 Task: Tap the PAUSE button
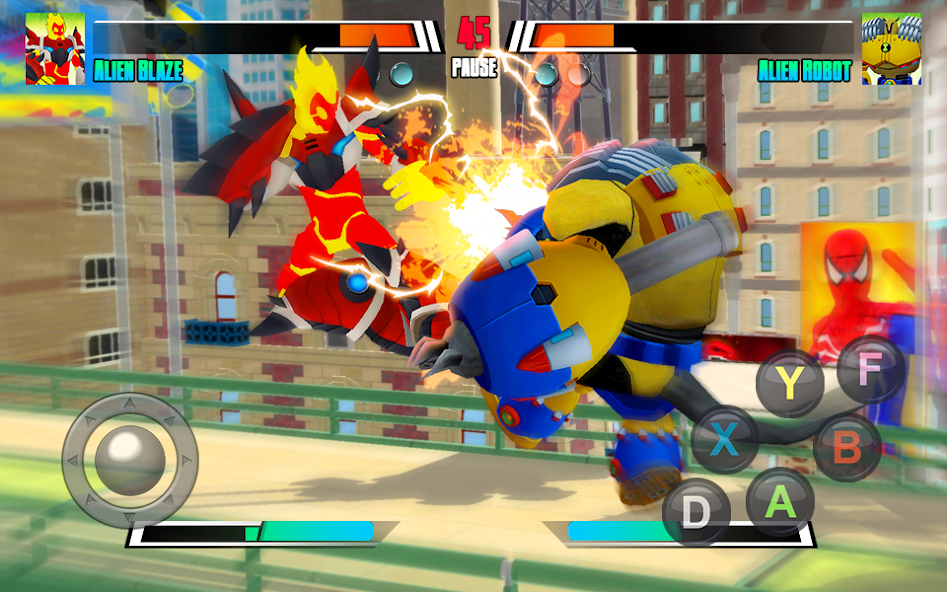click(474, 69)
